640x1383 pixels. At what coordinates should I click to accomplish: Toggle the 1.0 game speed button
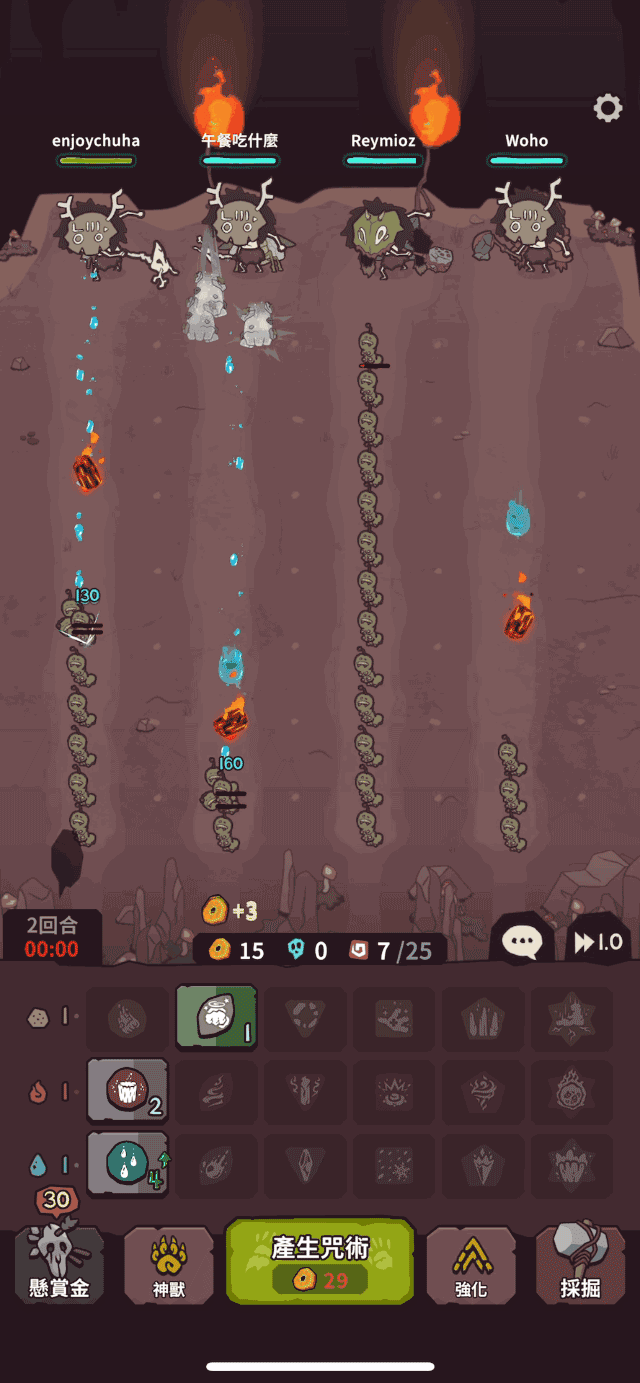[x=597, y=941]
